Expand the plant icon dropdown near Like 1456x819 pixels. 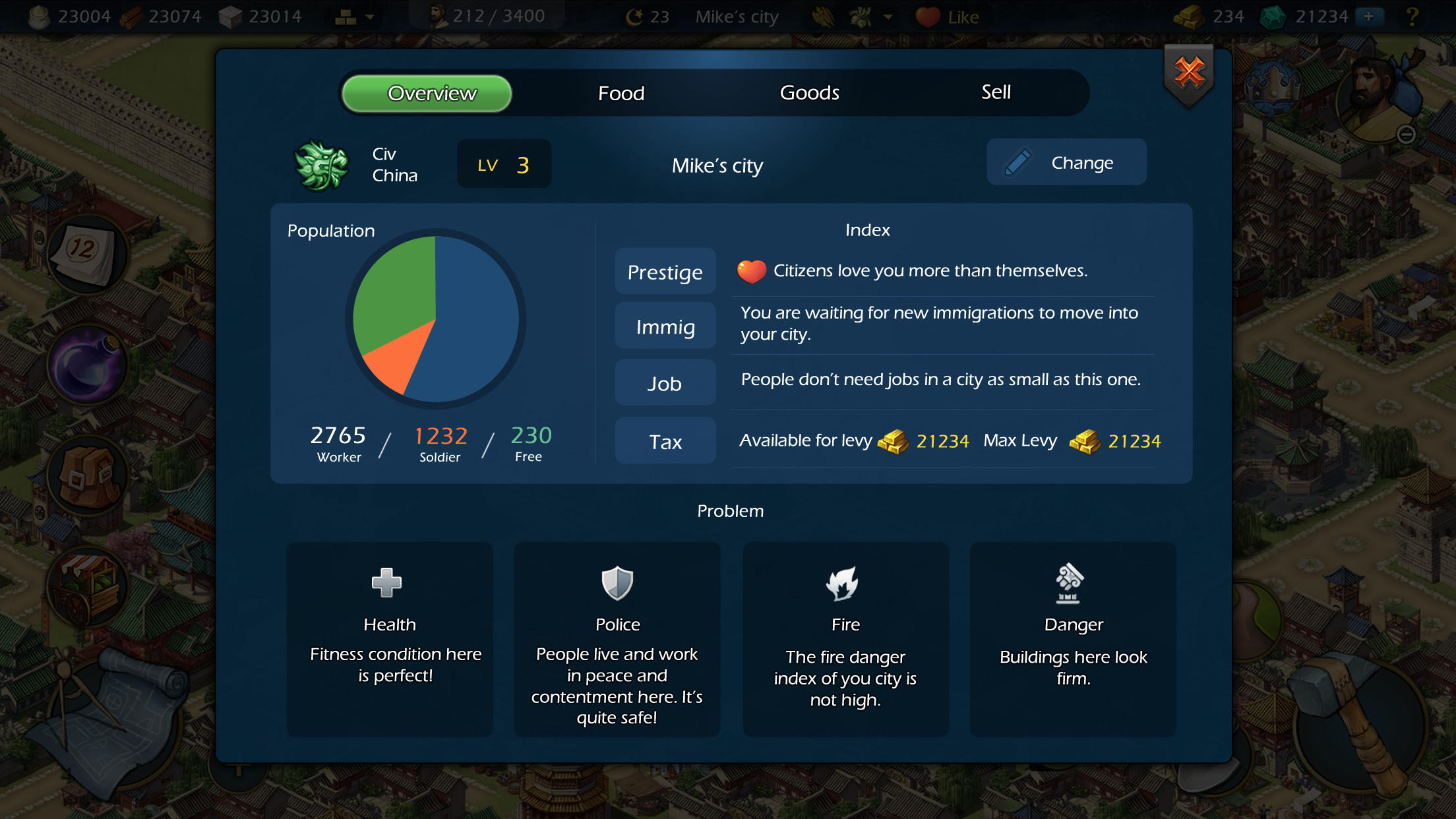point(887,18)
